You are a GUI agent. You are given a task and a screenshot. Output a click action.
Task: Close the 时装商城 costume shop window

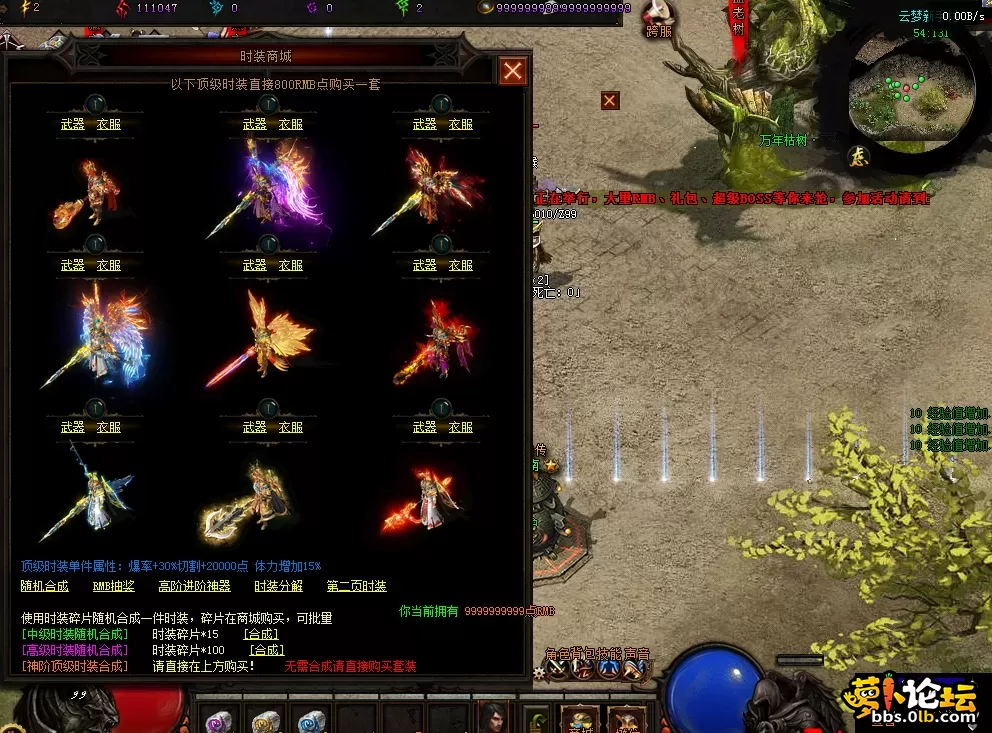pos(513,71)
